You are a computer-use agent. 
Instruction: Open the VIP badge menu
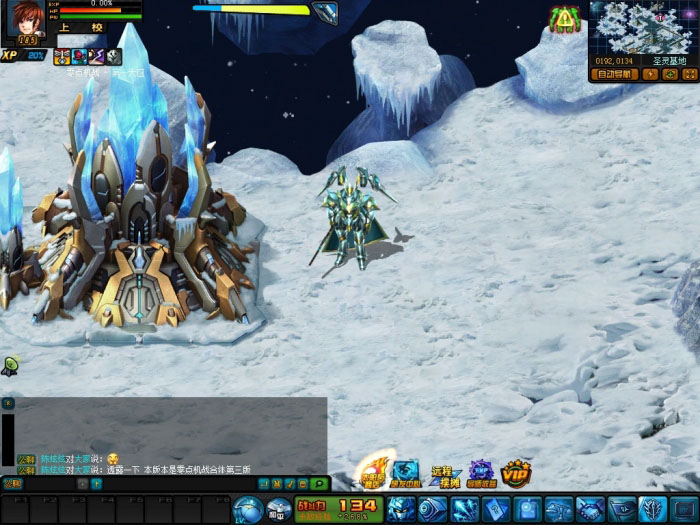click(515, 472)
